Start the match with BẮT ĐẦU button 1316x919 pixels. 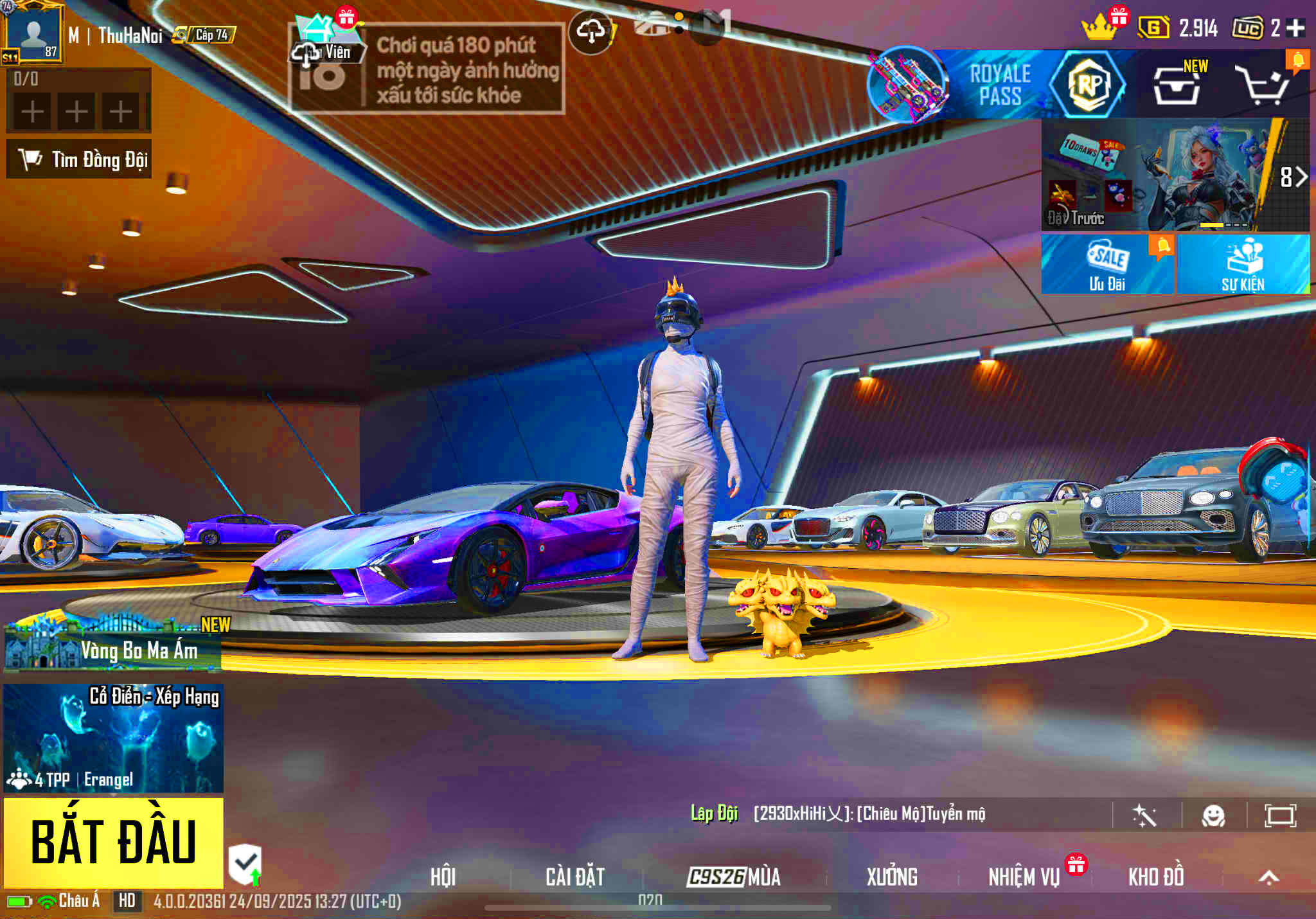[114, 843]
